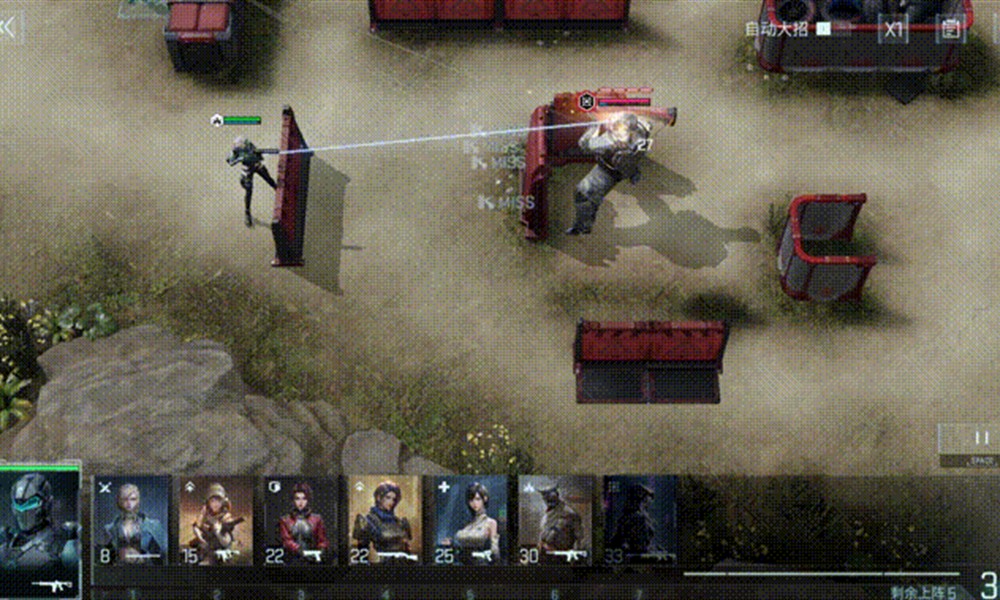Collapse the panel with the double-chevron arrow
The image size is (1000, 600).
(9, 28)
